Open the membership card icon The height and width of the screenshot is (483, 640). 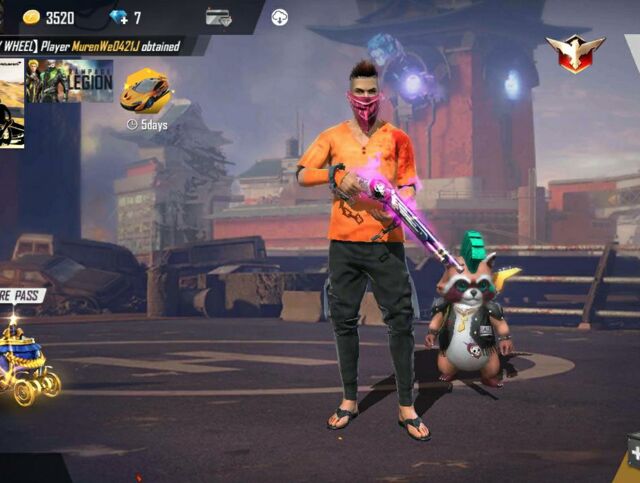[x=218, y=17]
